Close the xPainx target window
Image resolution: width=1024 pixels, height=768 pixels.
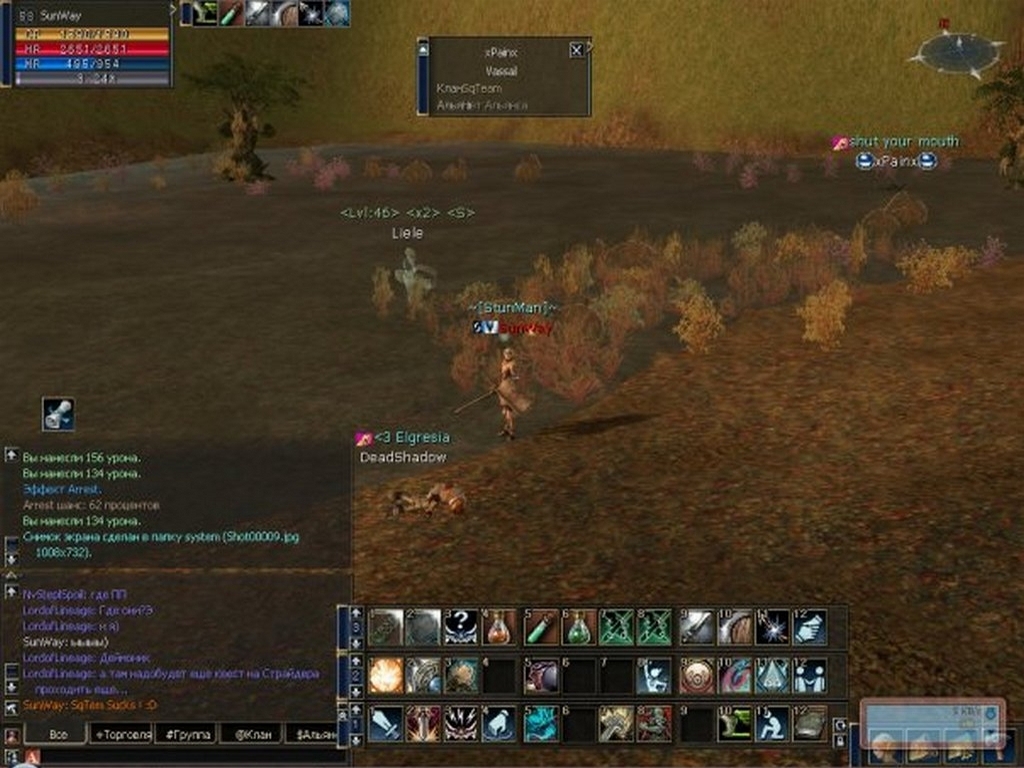[x=576, y=50]
